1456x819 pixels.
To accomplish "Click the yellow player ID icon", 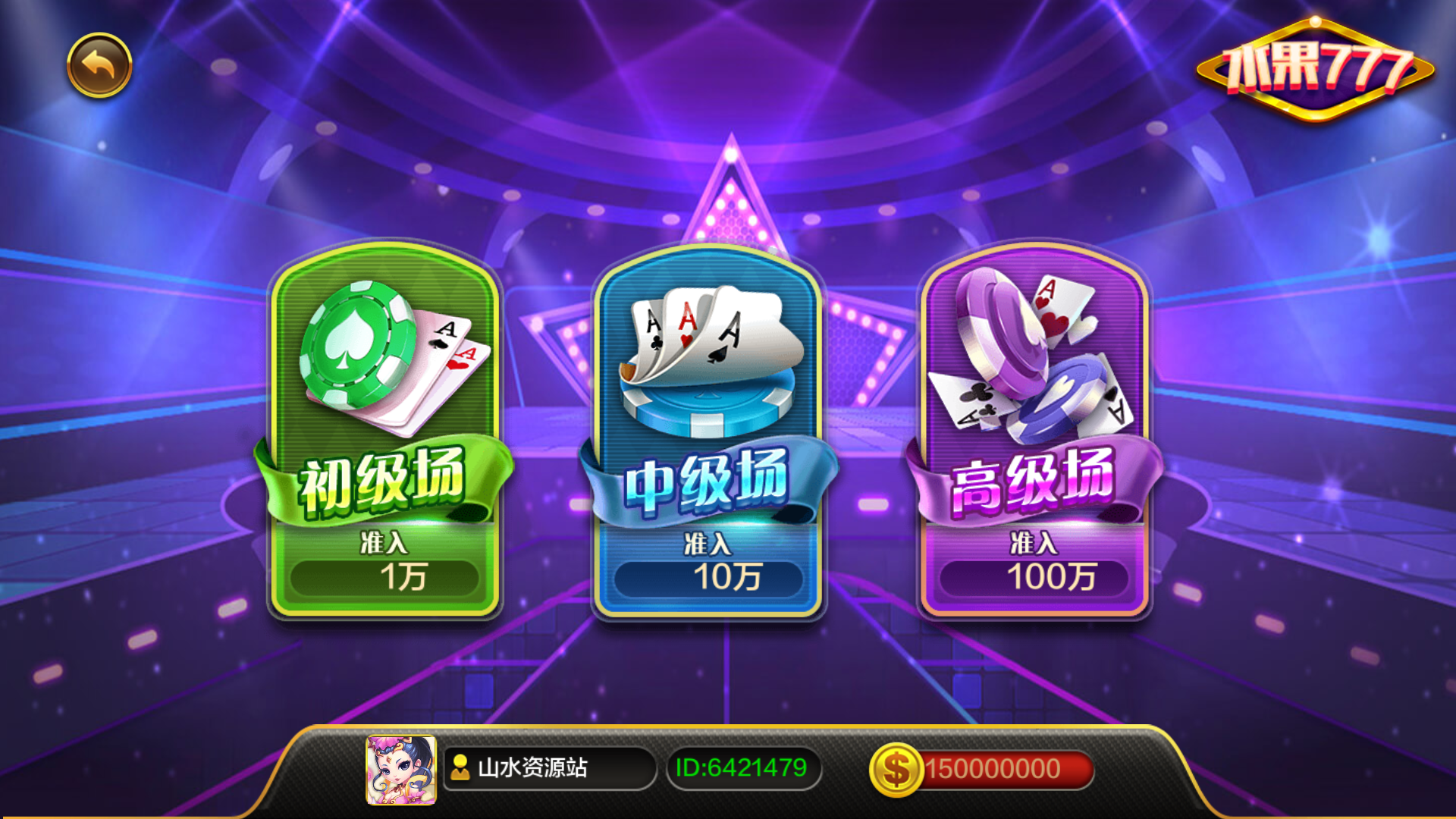I will (460, 769).
